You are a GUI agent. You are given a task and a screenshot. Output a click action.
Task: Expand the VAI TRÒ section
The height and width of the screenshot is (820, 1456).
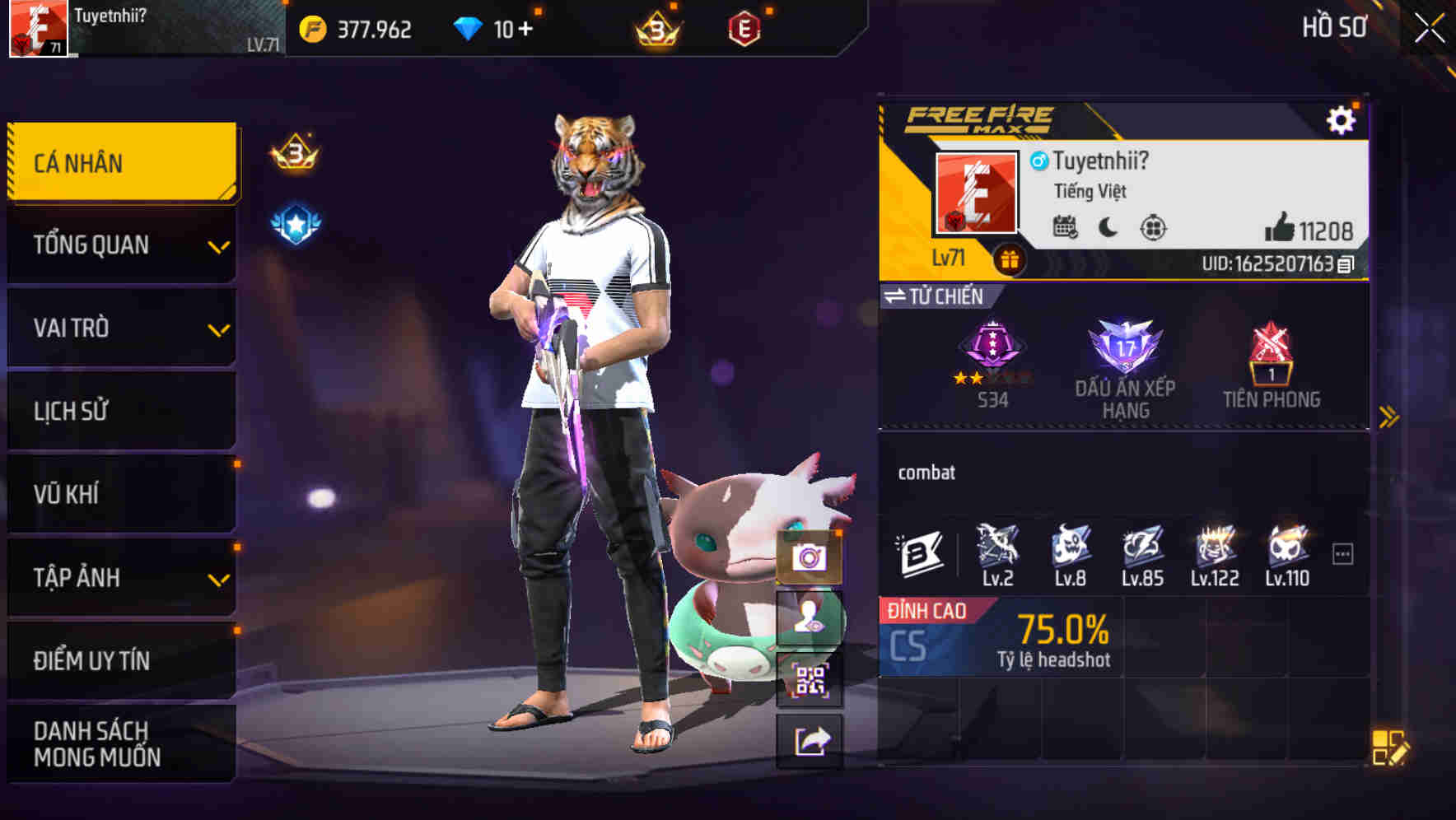(120, 328)
